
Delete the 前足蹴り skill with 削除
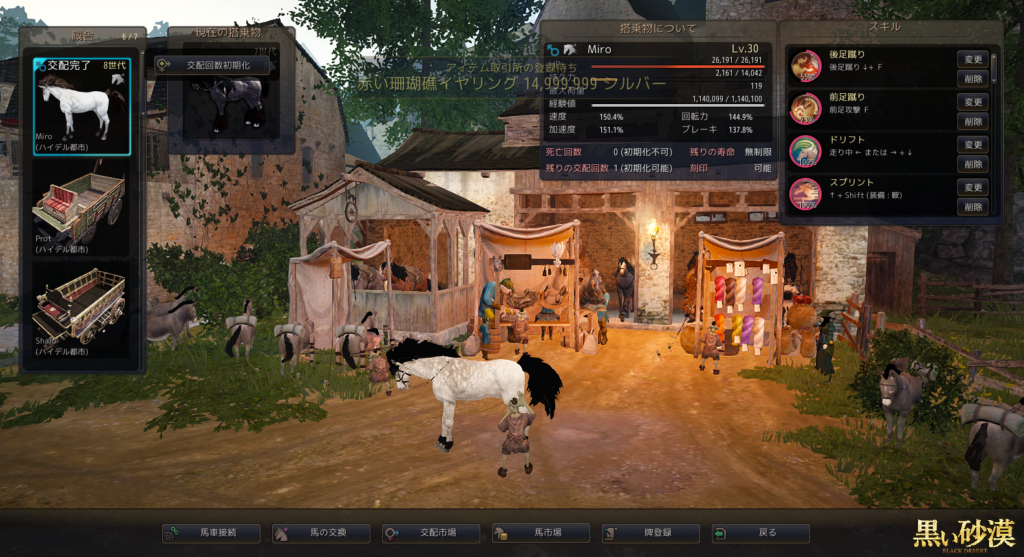coord(973,121)
